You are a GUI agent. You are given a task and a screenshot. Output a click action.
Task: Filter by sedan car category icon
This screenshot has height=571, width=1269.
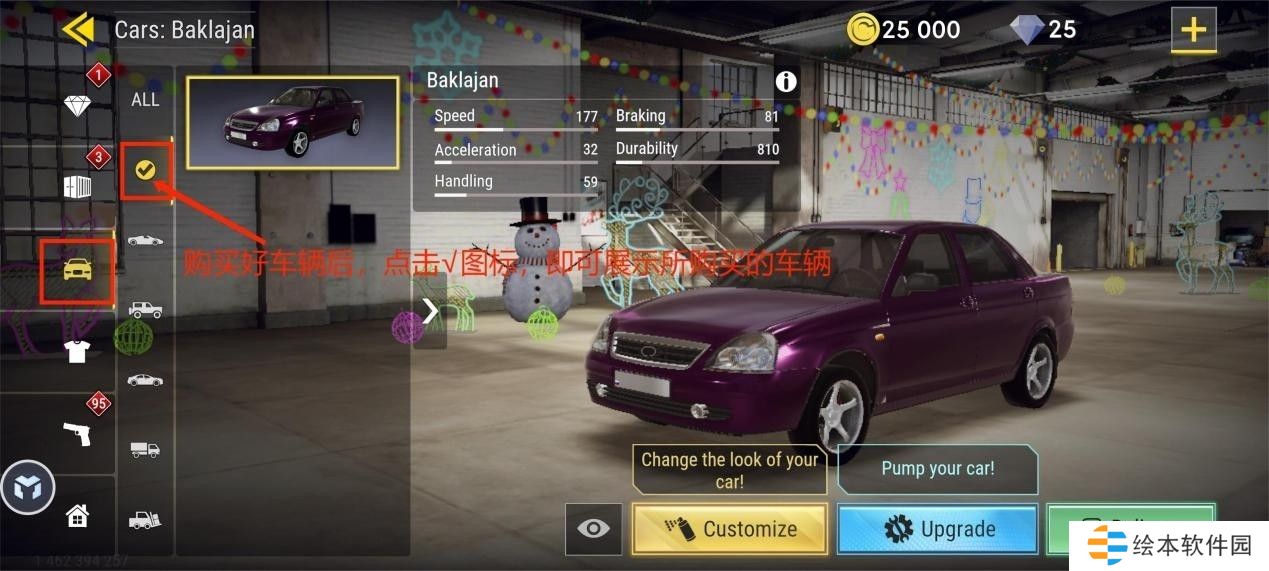click(x=145, y=380)
